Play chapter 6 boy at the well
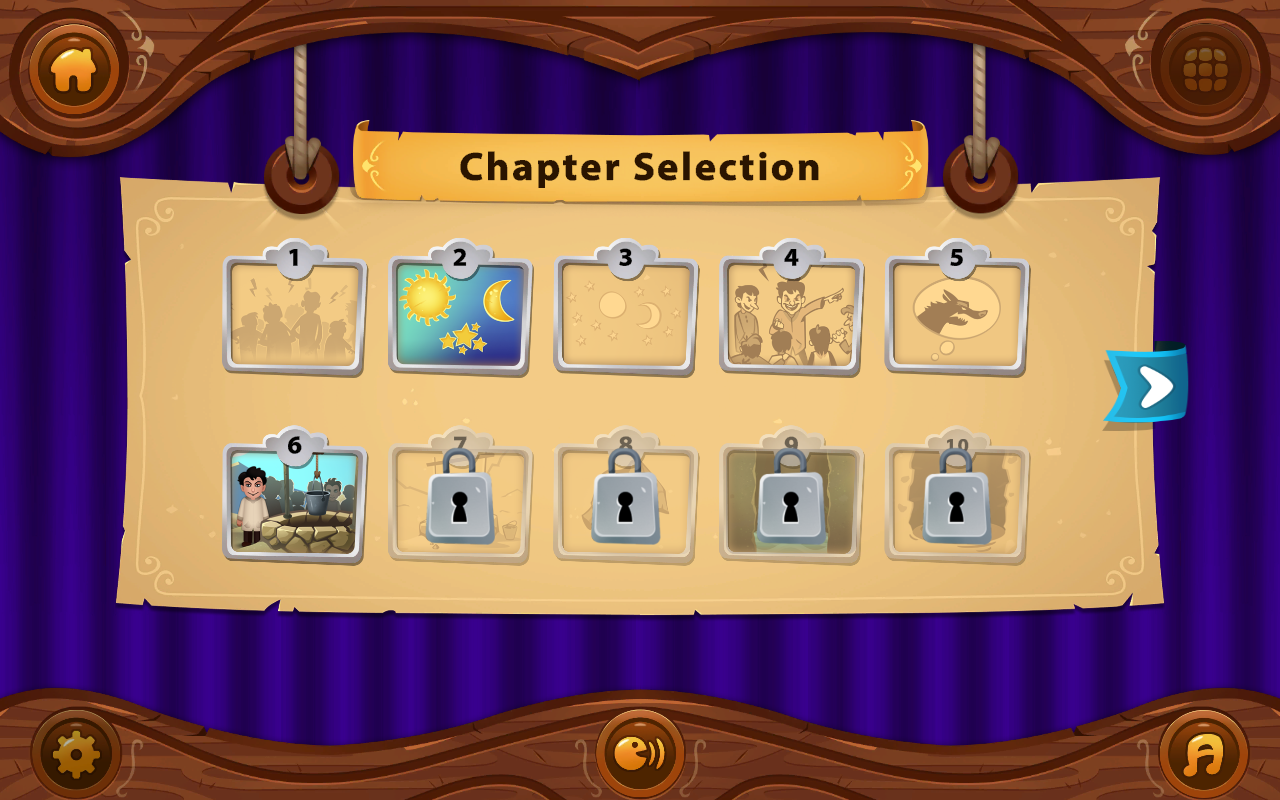This screenshot has height=800, width=1280. pos(294,503)
